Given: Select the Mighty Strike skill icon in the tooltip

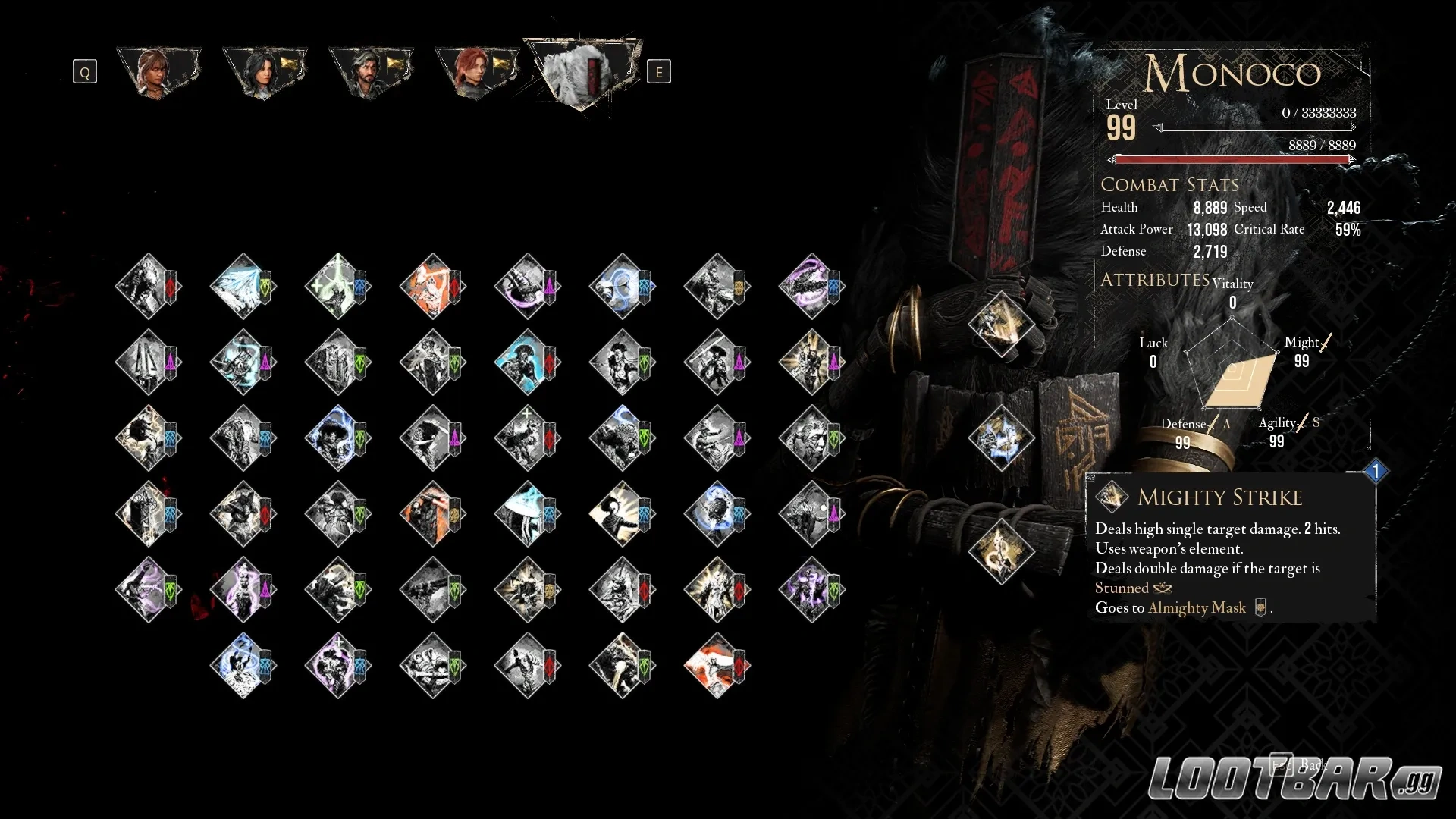Looking at the screenshot, I should coord(1113,497).
